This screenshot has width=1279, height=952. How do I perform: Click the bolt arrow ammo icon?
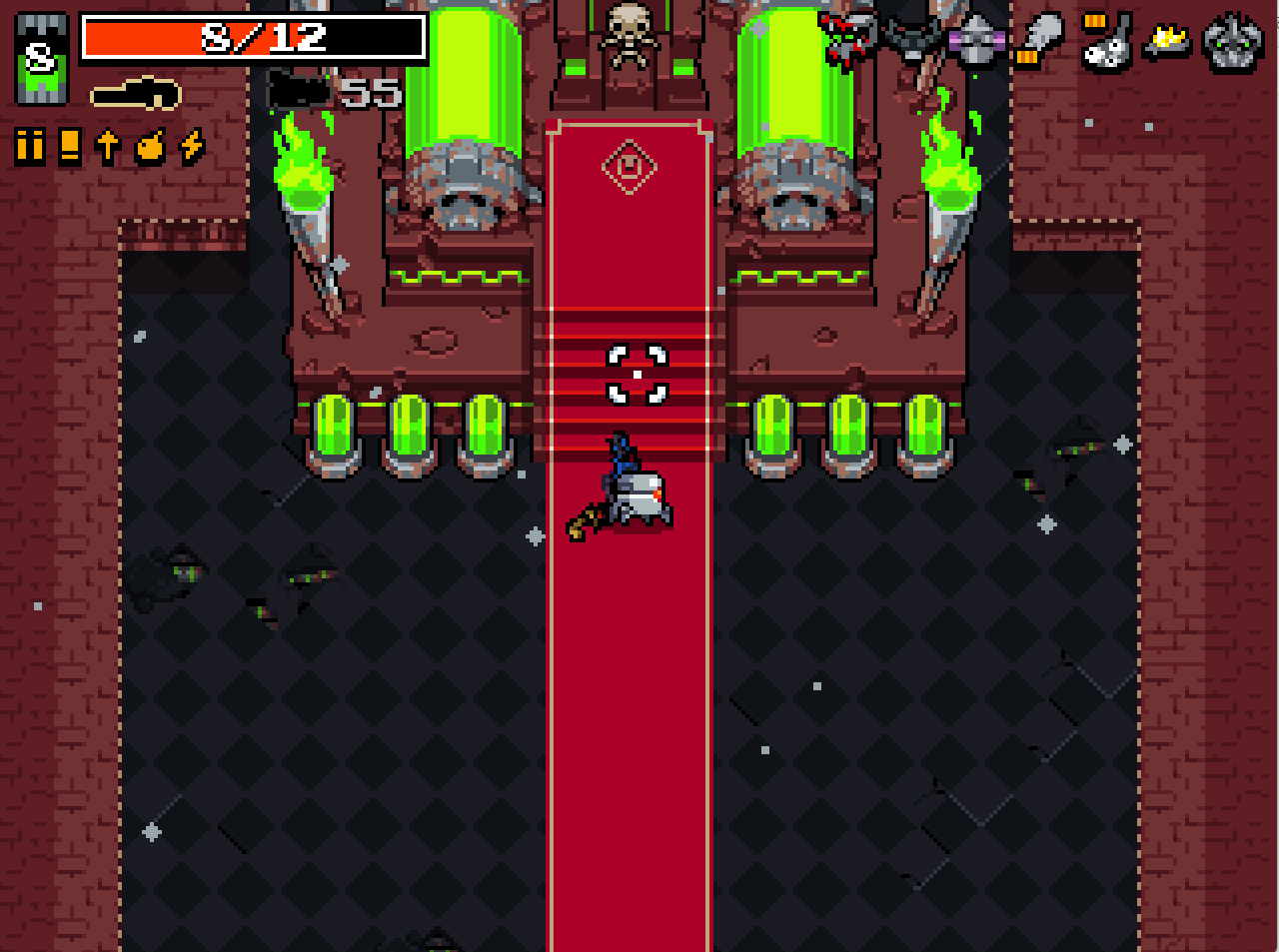click(108, 146)
